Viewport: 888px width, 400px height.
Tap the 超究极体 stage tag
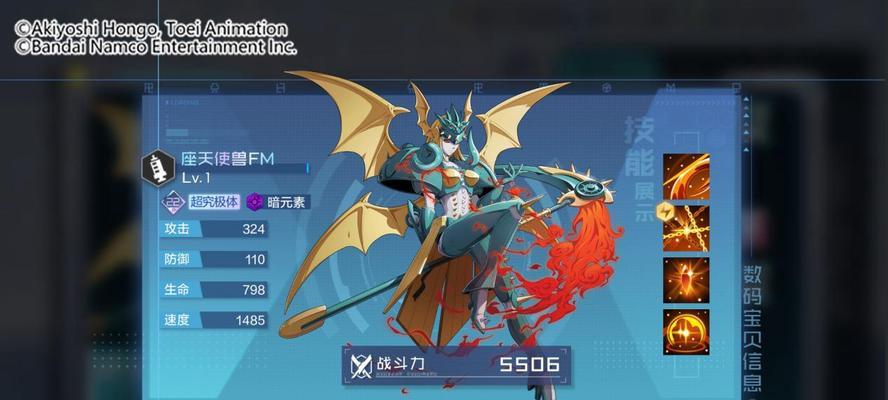pos(202,202)
